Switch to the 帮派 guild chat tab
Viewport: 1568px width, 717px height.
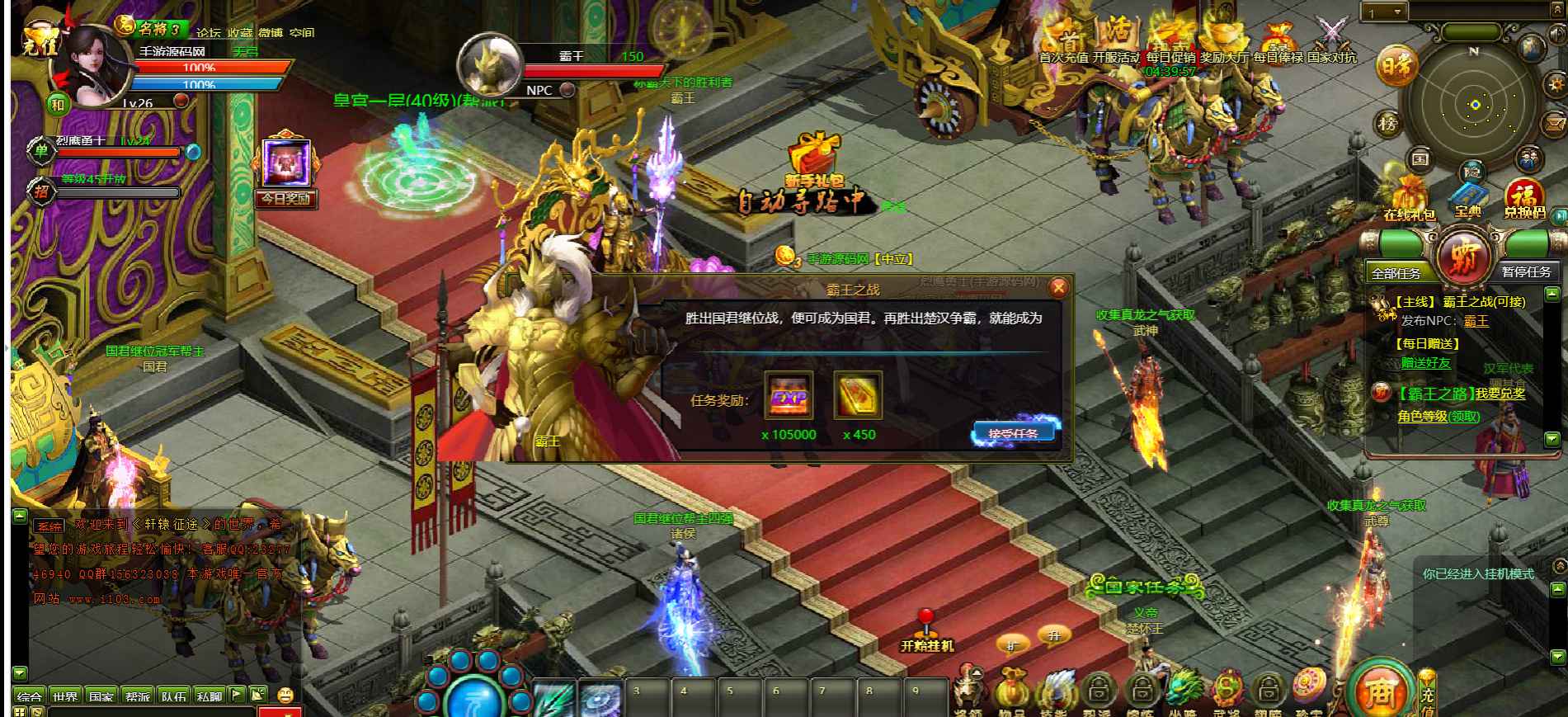tap(138, 696)
